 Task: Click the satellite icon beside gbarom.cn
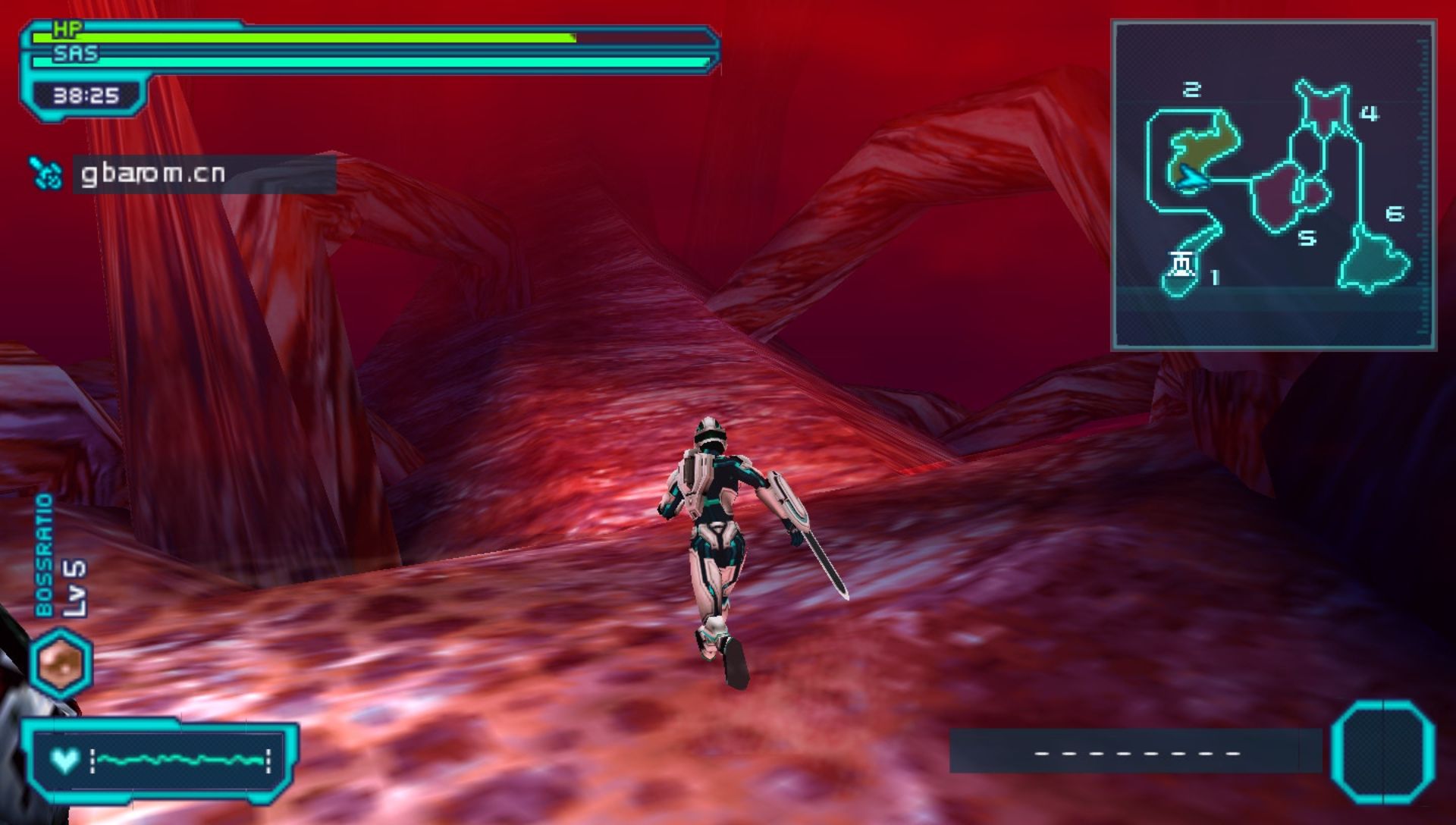[46, 174]
